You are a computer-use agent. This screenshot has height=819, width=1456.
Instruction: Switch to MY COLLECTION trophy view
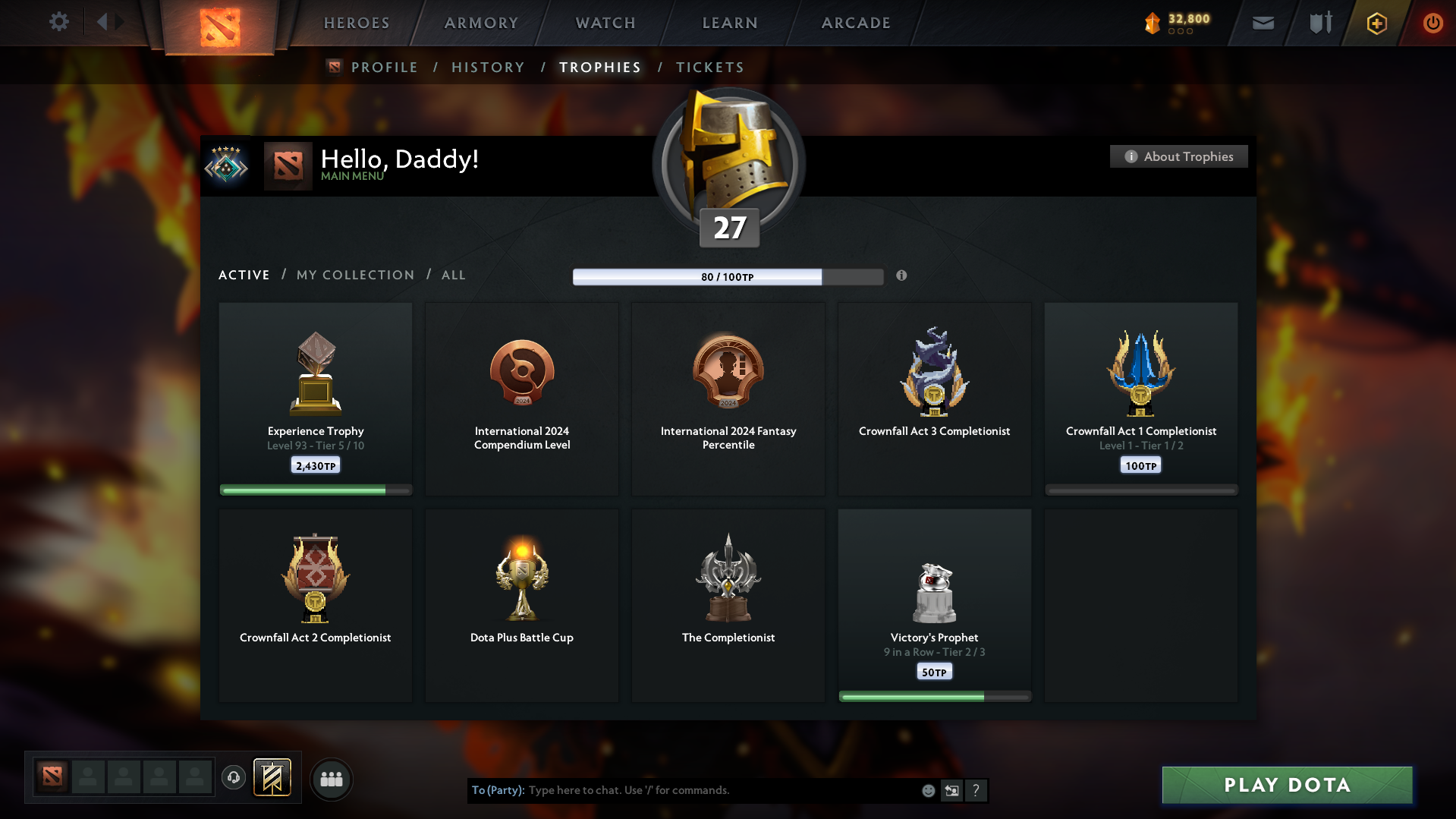354,275
